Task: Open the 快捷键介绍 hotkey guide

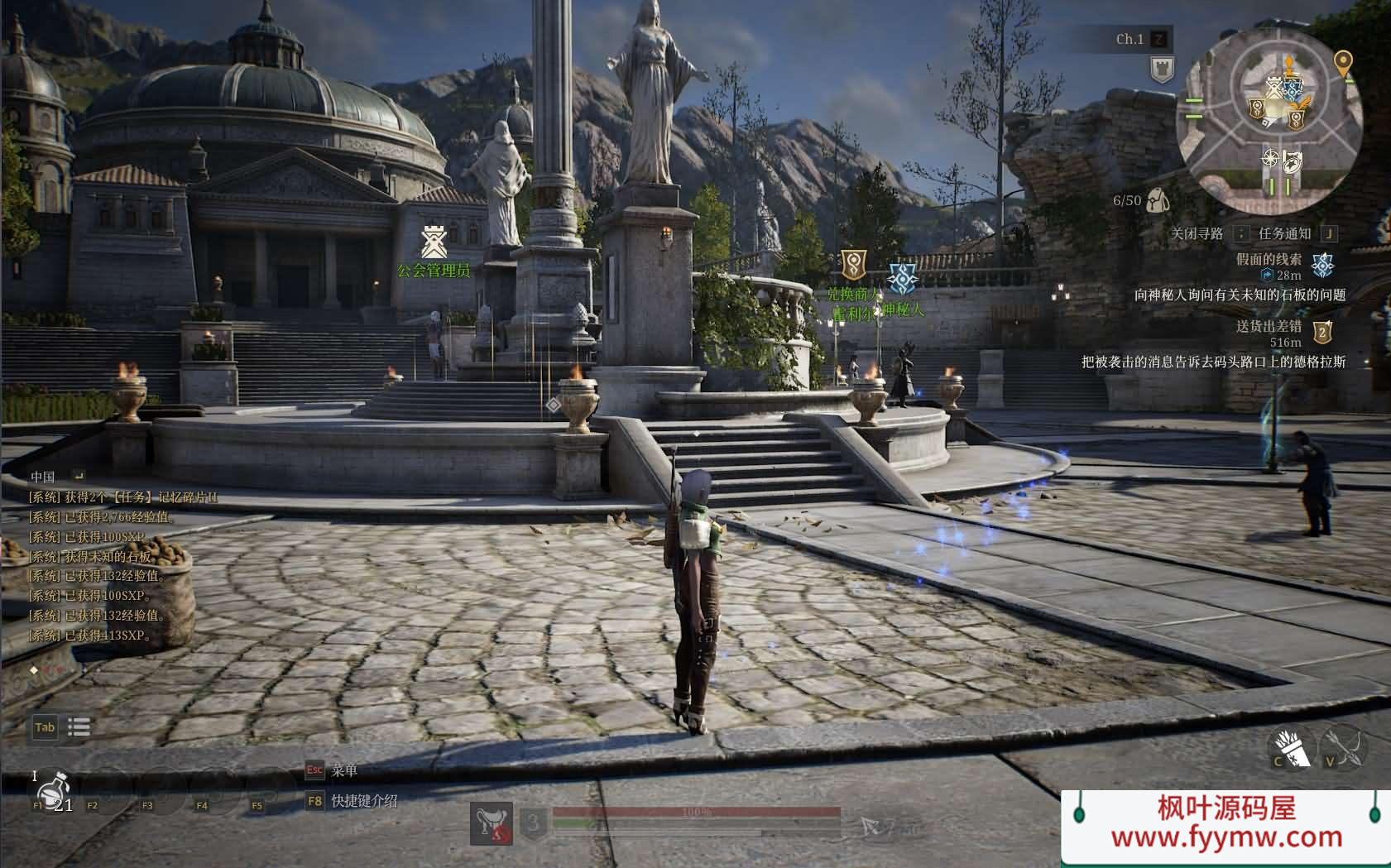Action: [x=364, y=801]
